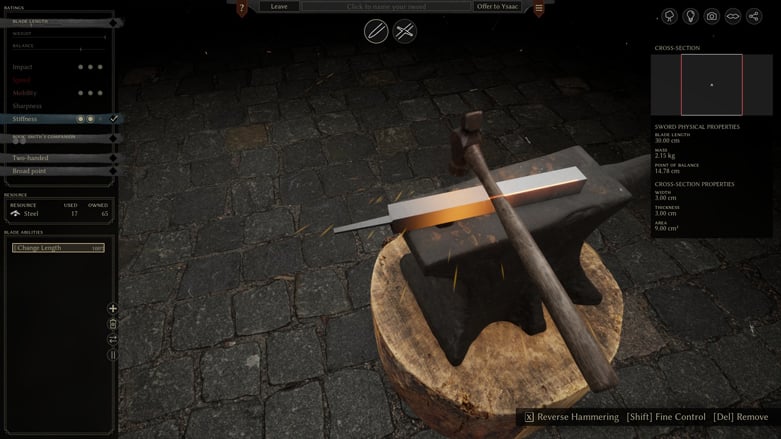Toggle the lightbulb lighting icon
The height and width of the screenshot is (439, 781).
[x=690, y=16]
